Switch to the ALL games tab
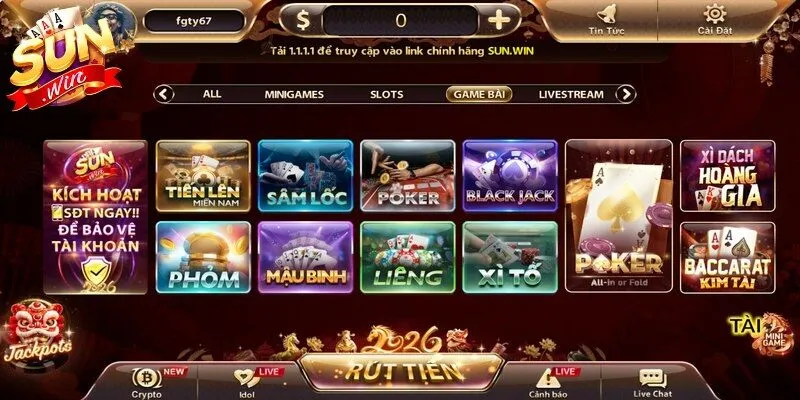Screen dimensions: 800x400 click(x=212, y=94)
